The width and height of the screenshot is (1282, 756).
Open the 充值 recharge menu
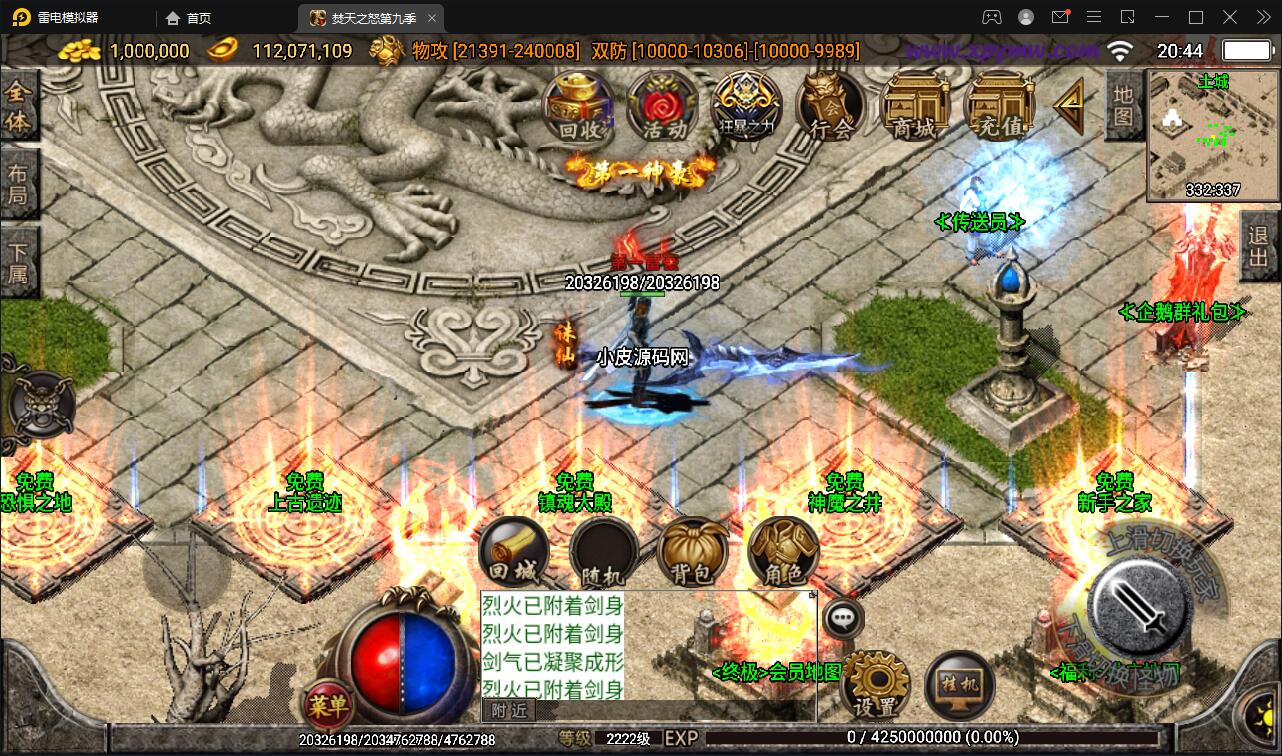point(999,105)
